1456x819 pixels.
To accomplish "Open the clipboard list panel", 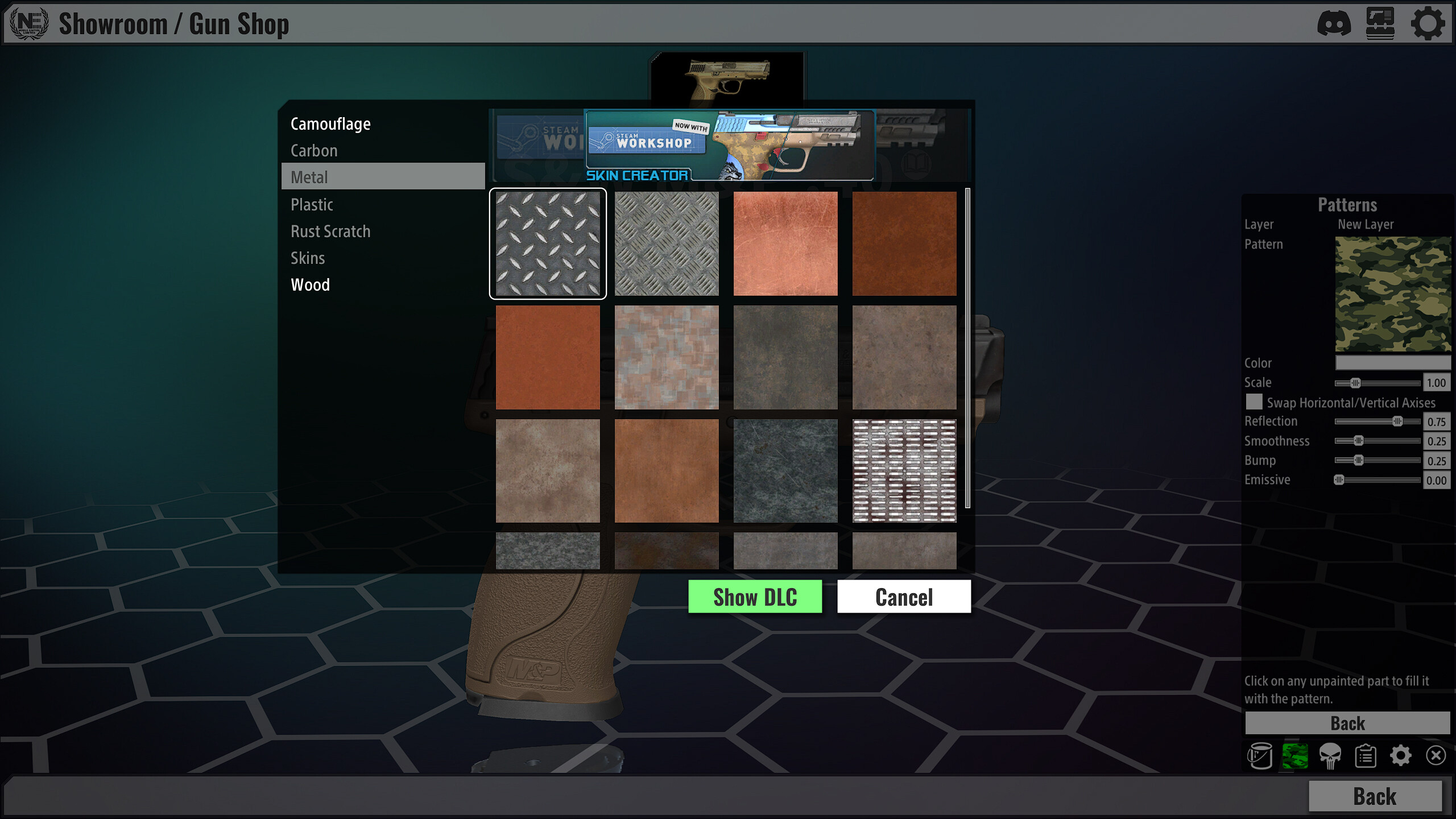I will [1367, 756].
